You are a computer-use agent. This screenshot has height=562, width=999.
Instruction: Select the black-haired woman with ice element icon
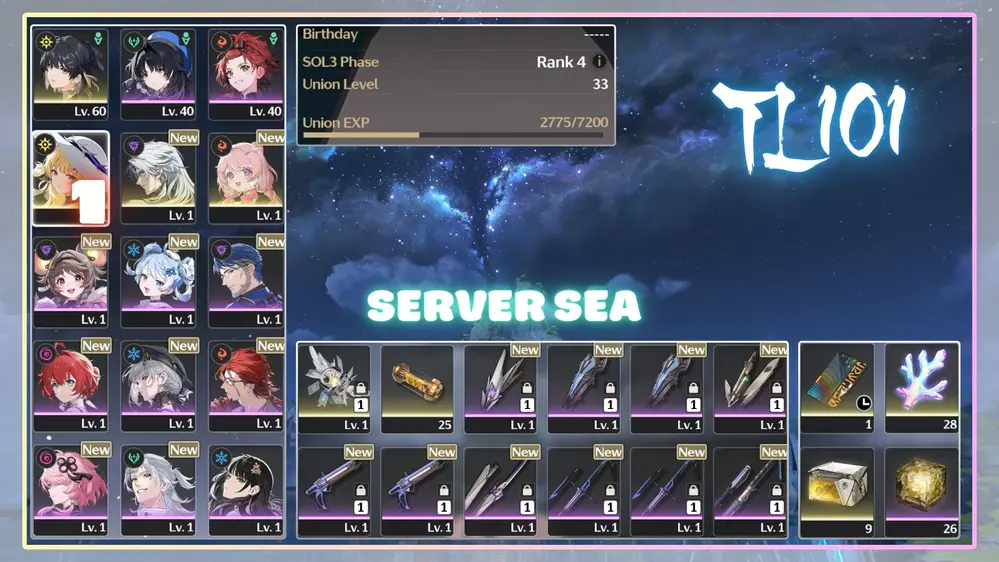[x=246, y=487]
